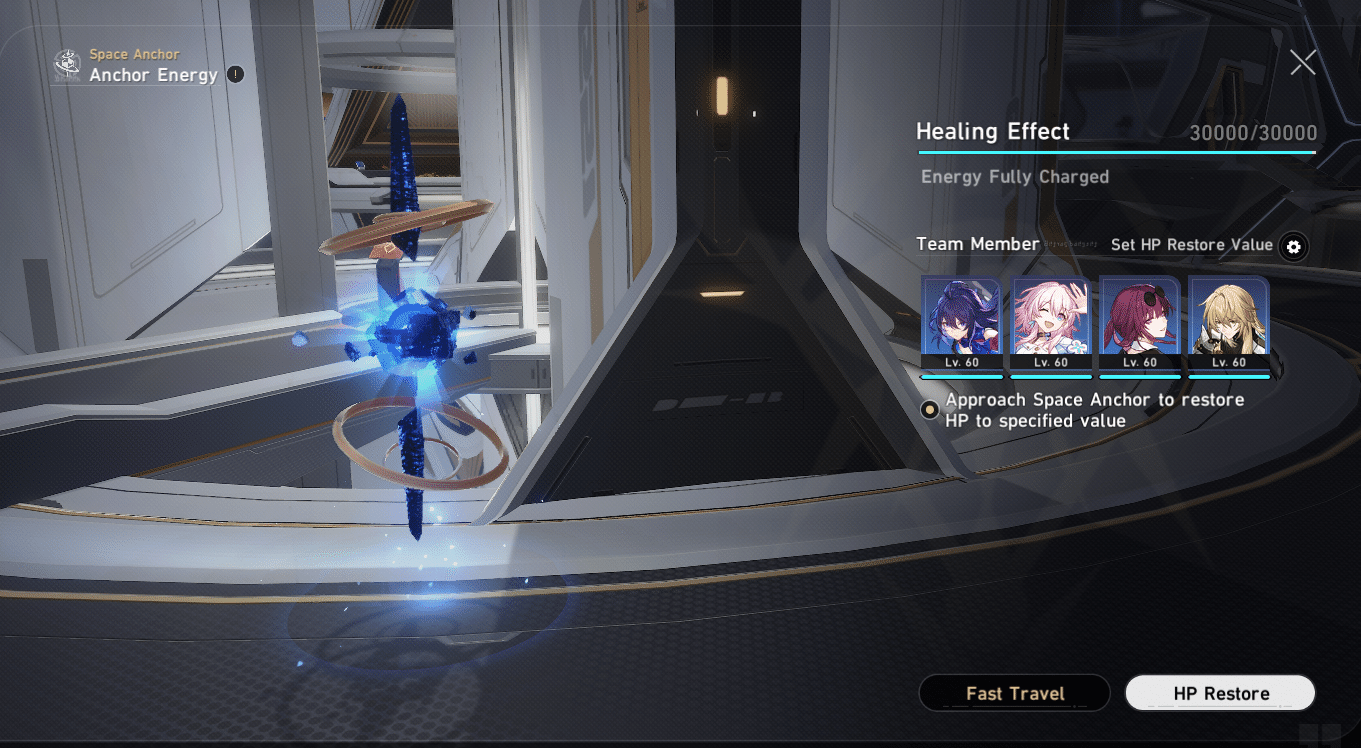1361x748 pixels.
Task: Open Set HP Restore Value options
Action: [x=1190, y=245]
